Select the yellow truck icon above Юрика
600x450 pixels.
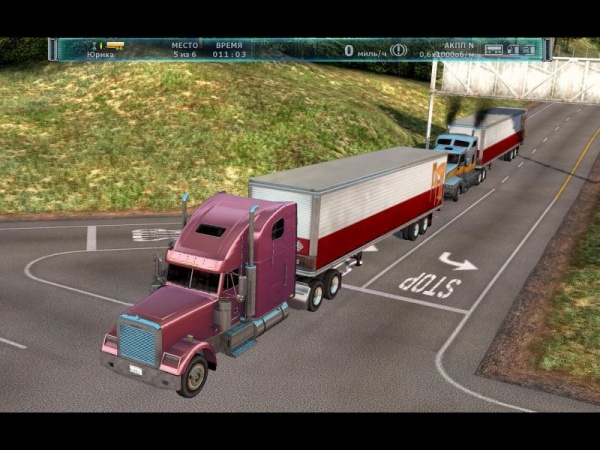tap(113, 45)
